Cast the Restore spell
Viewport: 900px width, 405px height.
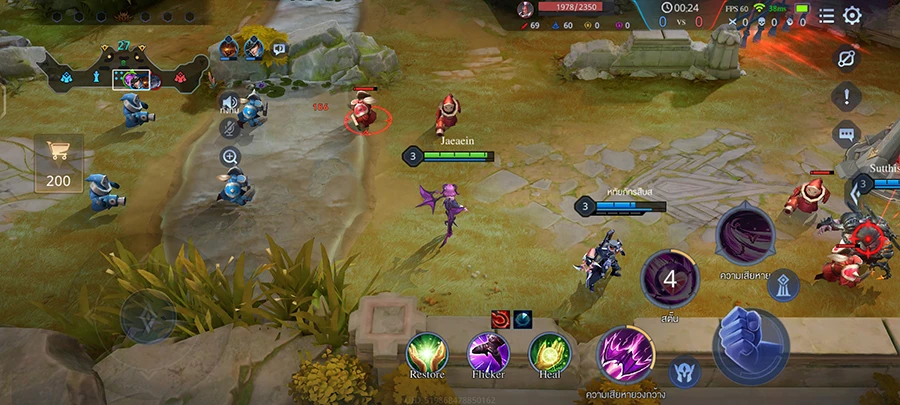(427, 353)
